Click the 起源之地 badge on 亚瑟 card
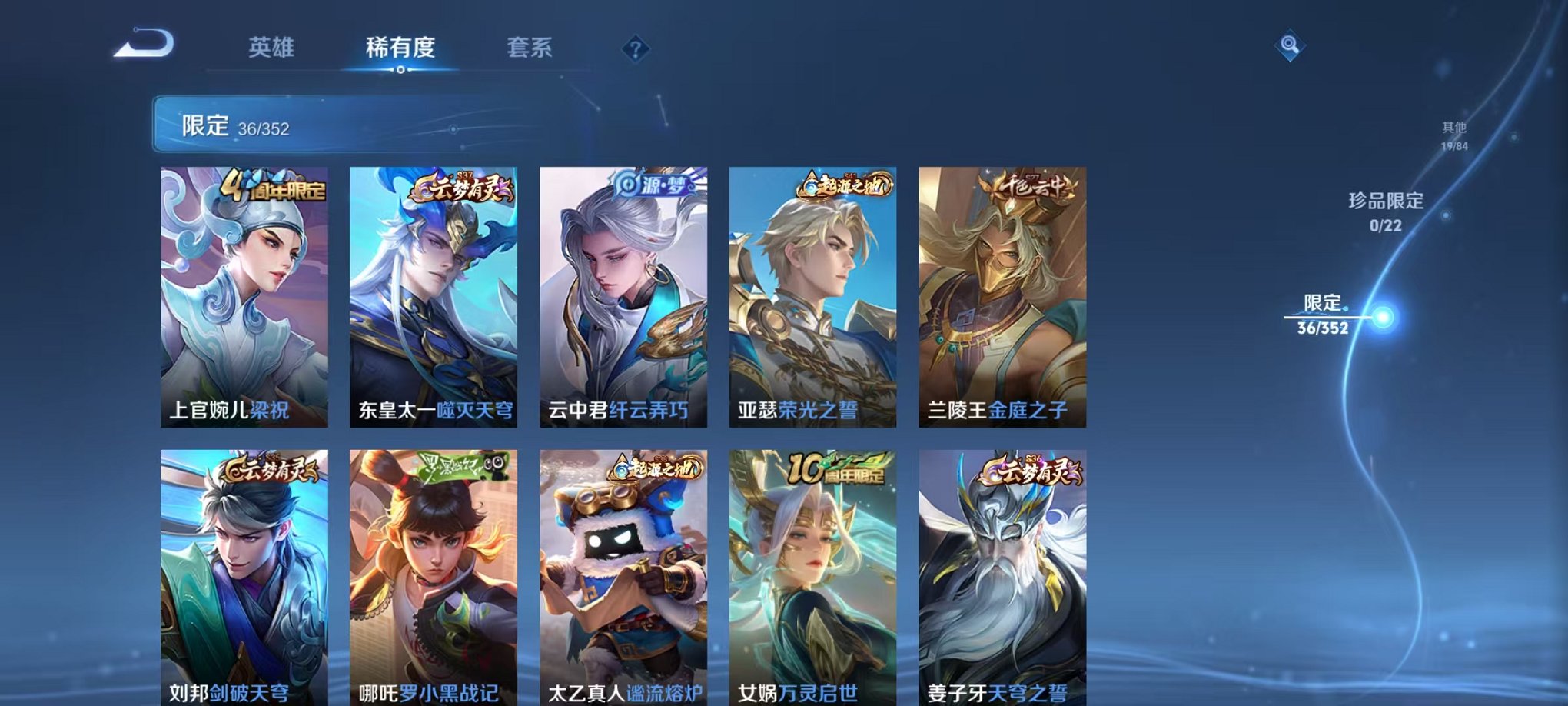 [x=844, y=185]
